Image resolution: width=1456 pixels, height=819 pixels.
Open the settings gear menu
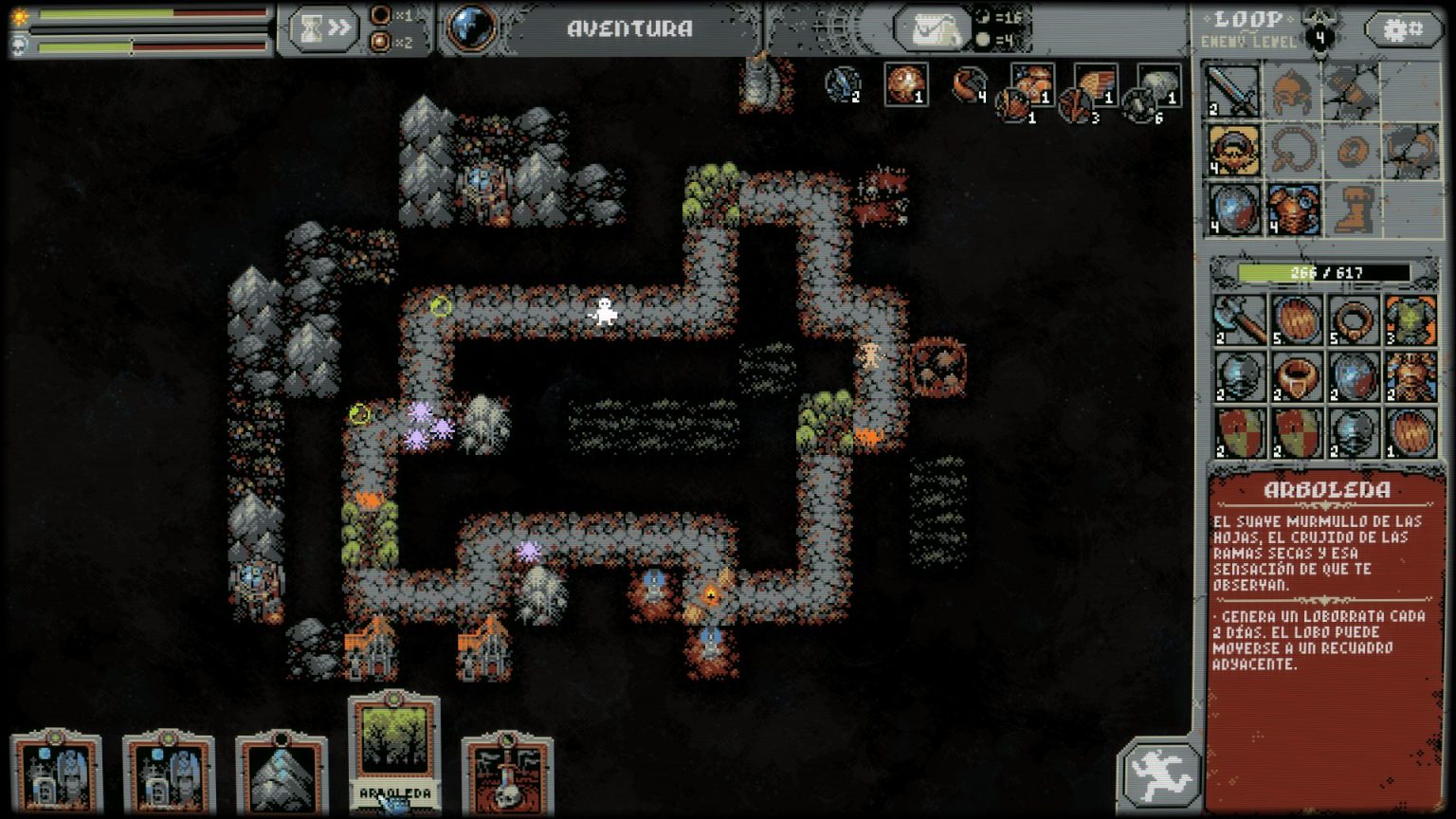pos(1403,29)
